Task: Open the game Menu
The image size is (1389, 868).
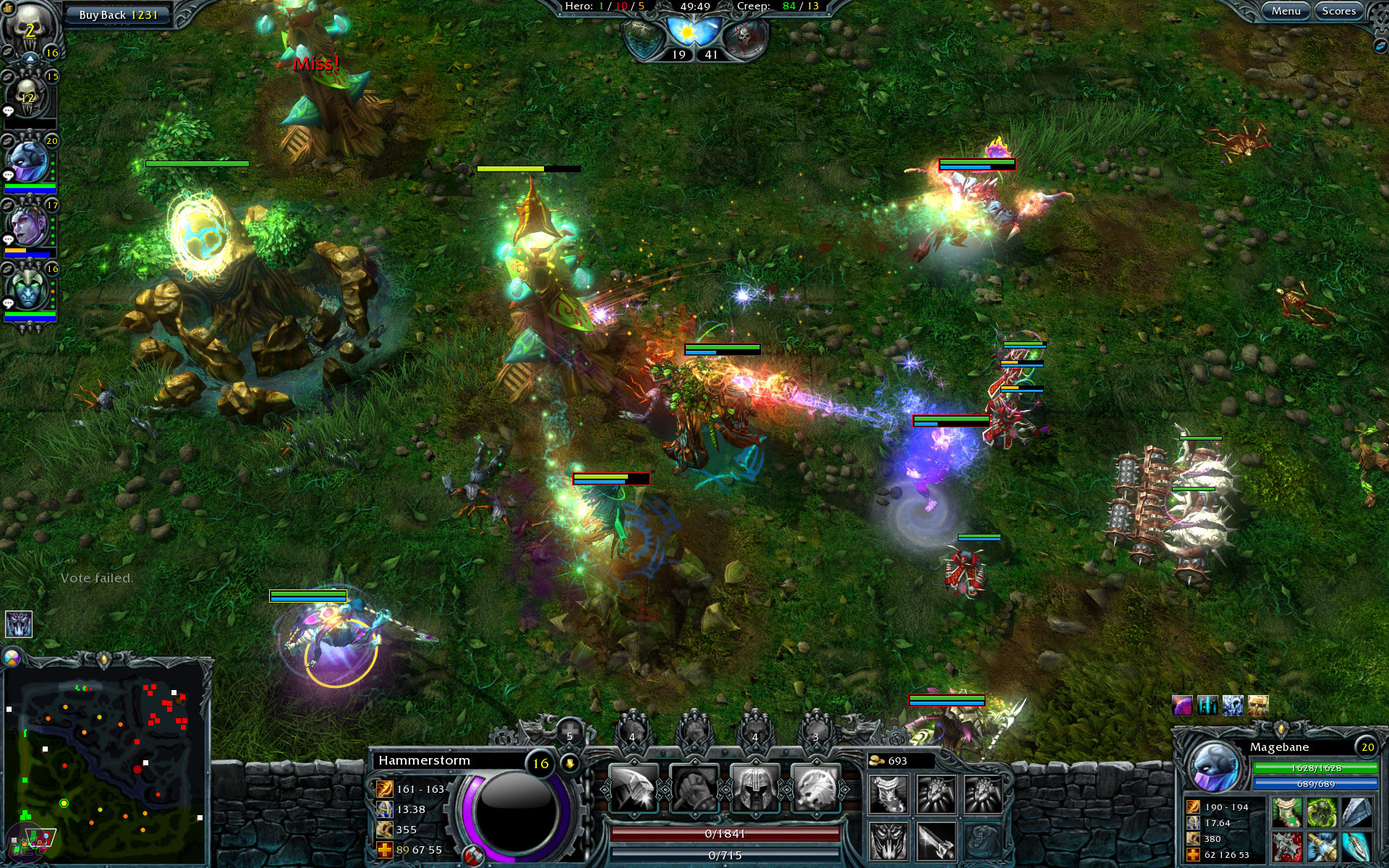Action: (x=1286, y=11)
